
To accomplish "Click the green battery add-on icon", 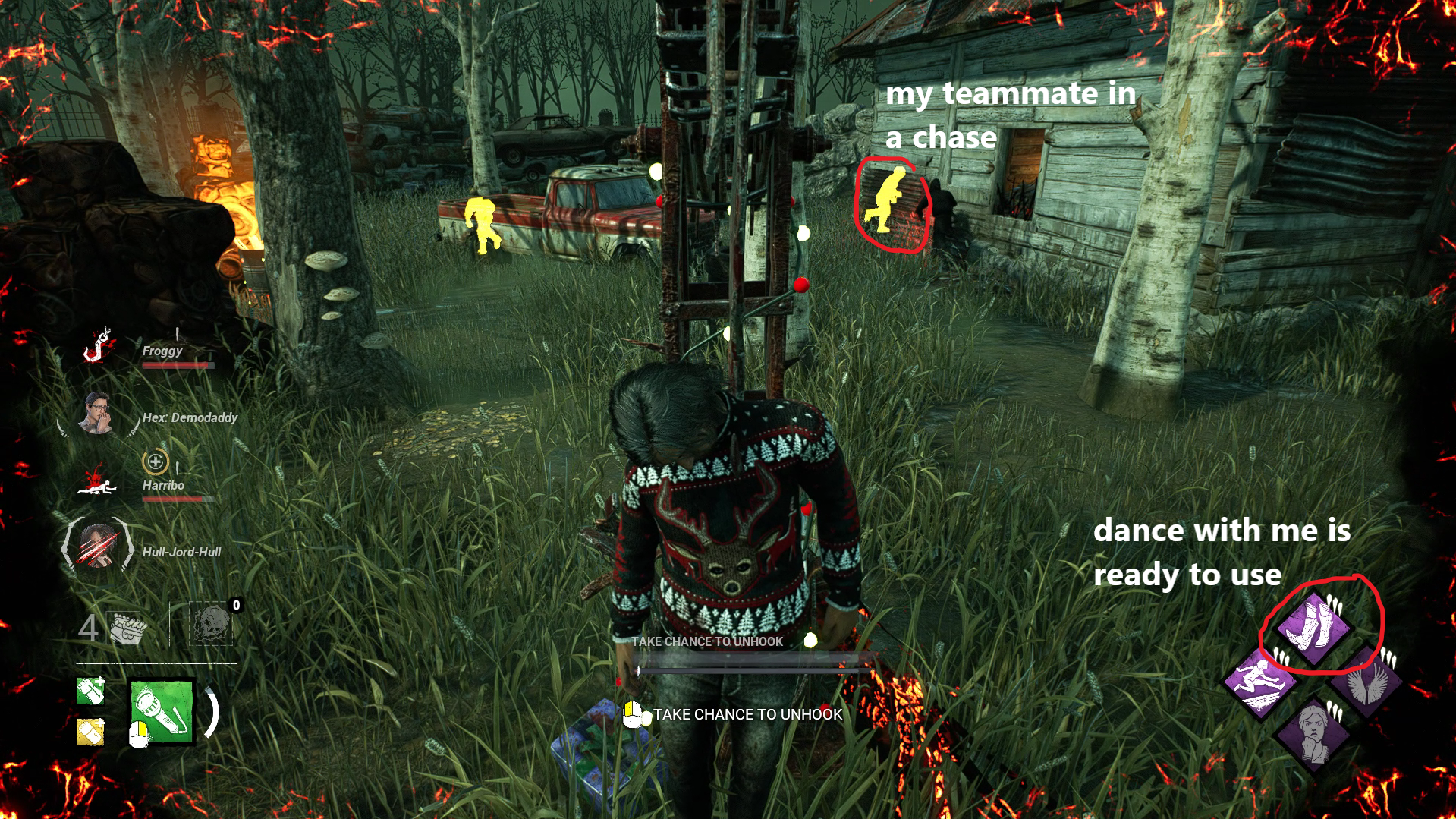I will (90, 691).
